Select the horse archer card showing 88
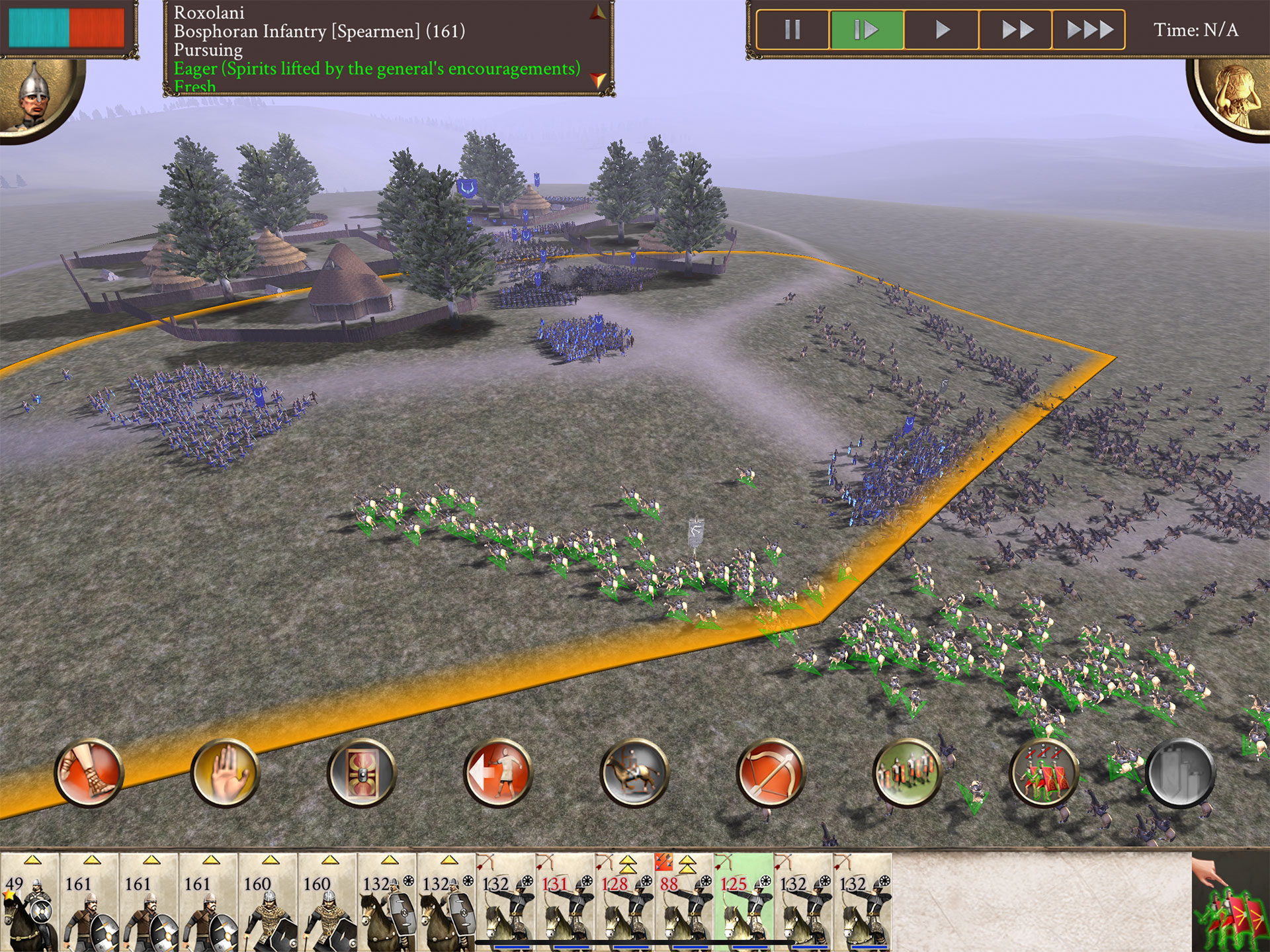This screenshot has height=952, width=1270. point(684,902)
